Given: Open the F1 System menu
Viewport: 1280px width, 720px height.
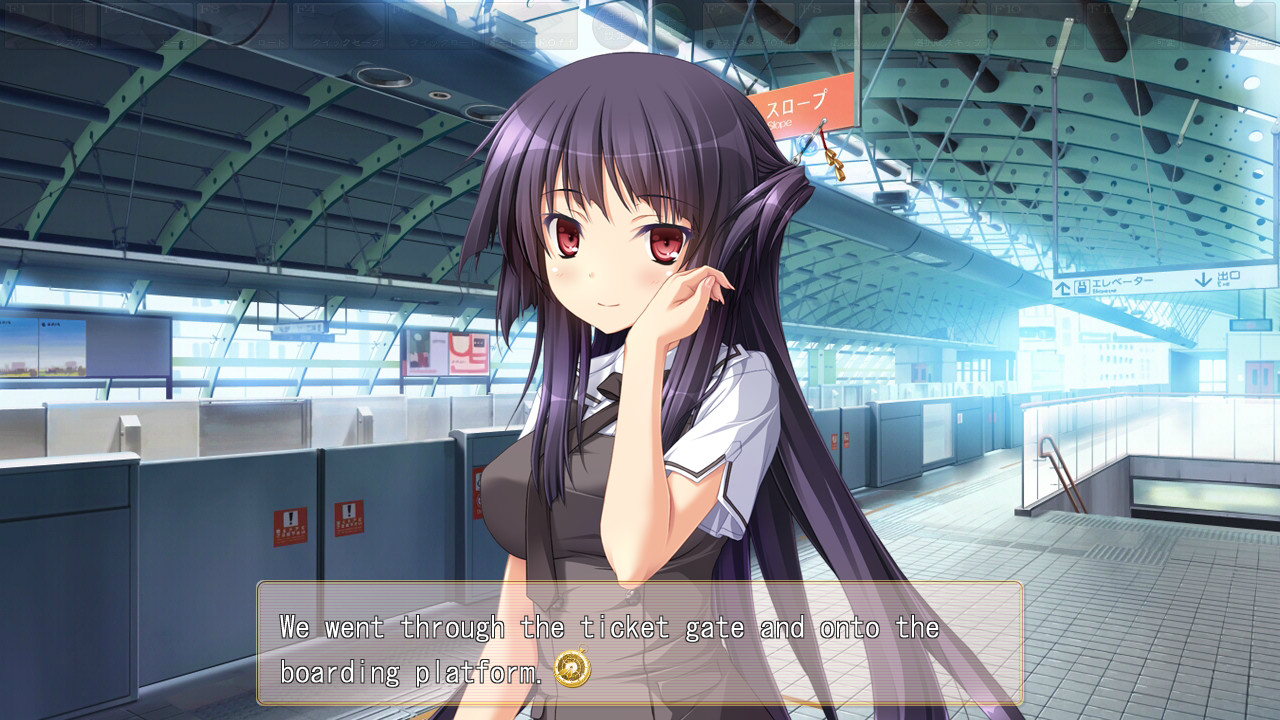Looking at the screenshot, I should click(x=50, y=25).
